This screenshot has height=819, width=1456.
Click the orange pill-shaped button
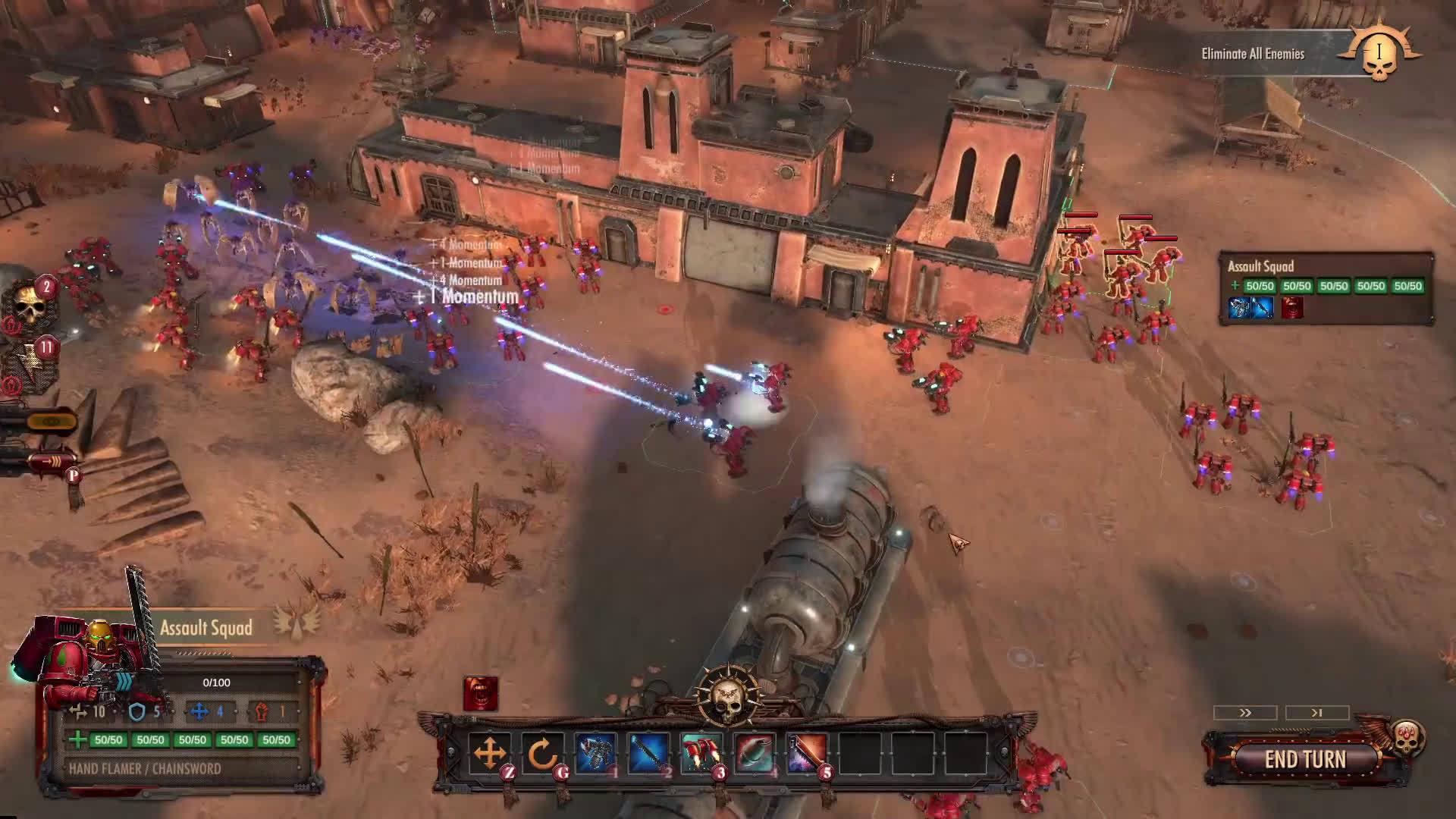coord(50,421)
